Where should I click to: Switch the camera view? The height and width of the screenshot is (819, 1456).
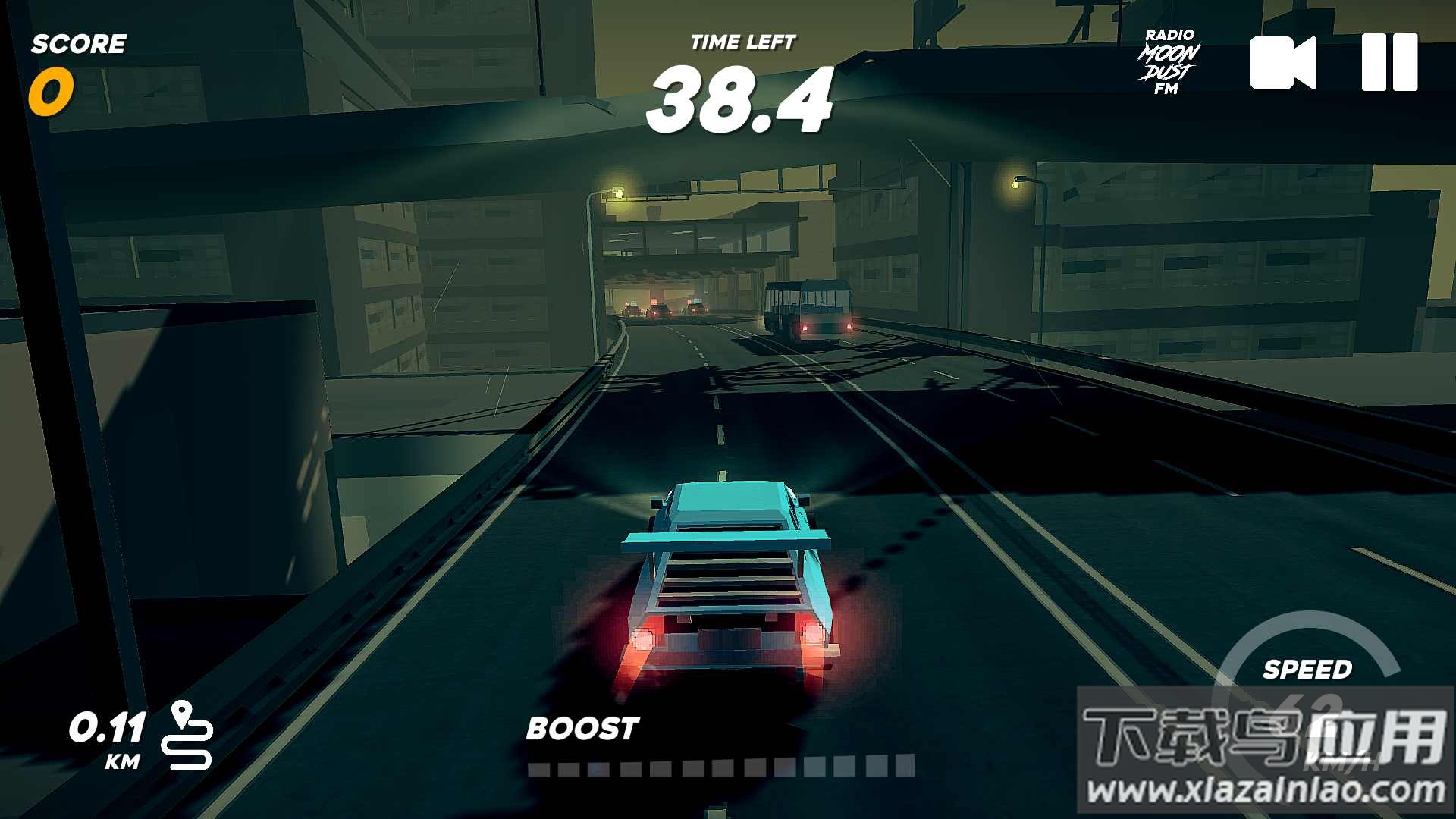(1282, 63)
